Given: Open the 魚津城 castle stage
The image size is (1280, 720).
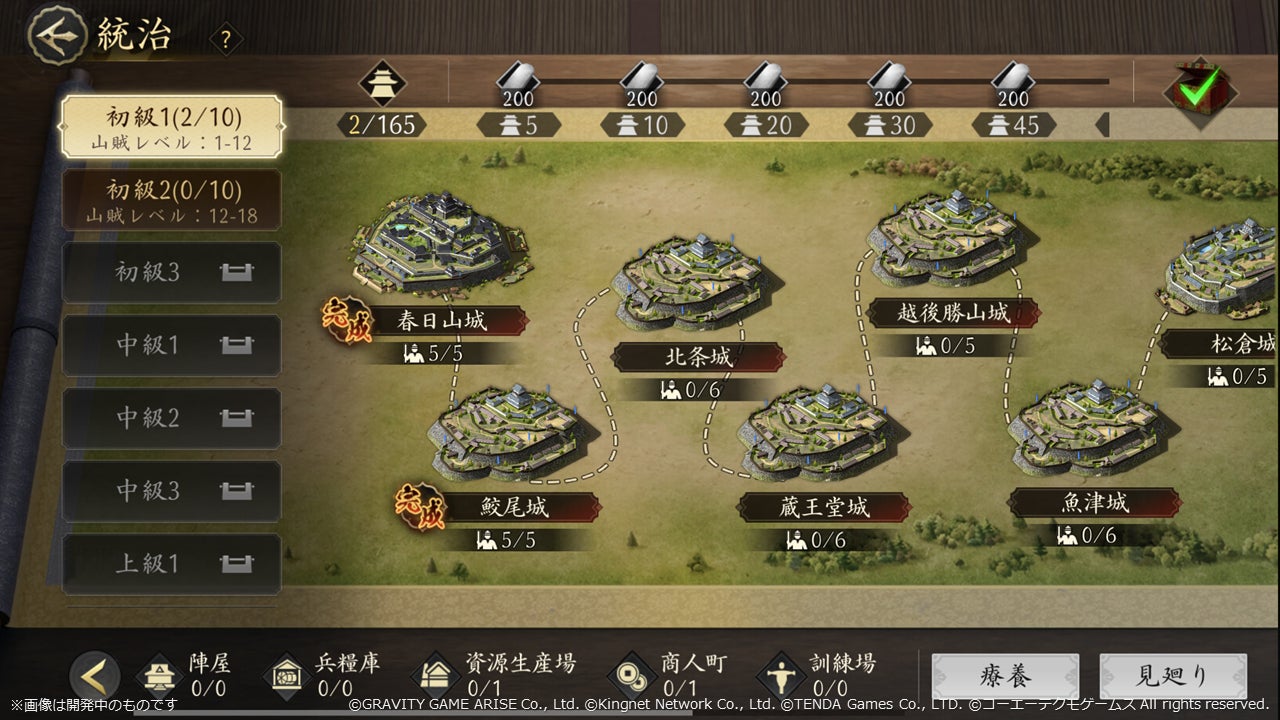Looking at the screenshot, I should click(x=1092, y=430).
